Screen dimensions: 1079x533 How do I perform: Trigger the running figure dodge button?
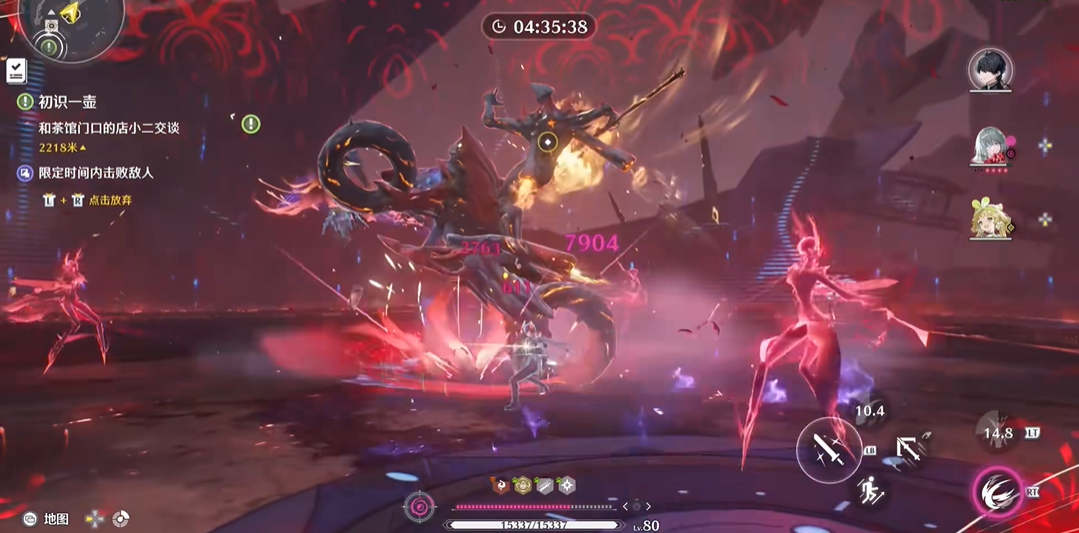[x=871, y=490]
